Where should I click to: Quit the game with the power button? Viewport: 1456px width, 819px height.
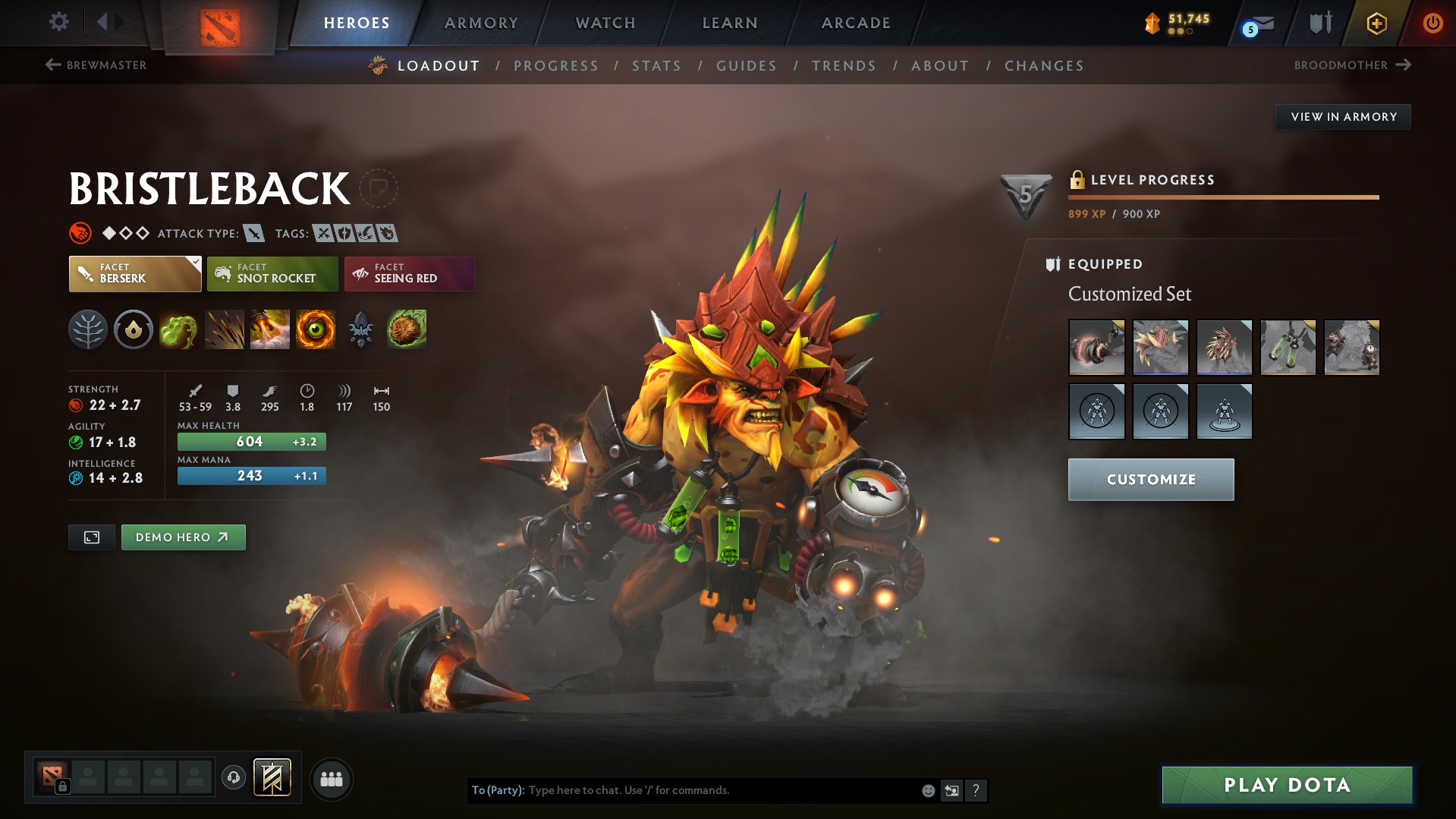click(x=1432, y=23)
